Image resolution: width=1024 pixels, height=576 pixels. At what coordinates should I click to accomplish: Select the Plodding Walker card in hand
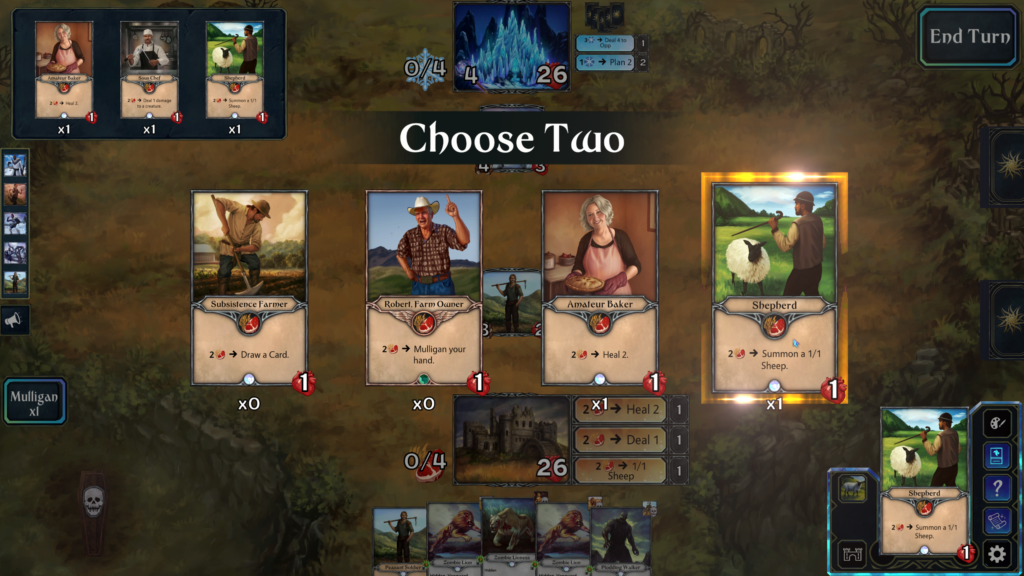tap(618, 540)
